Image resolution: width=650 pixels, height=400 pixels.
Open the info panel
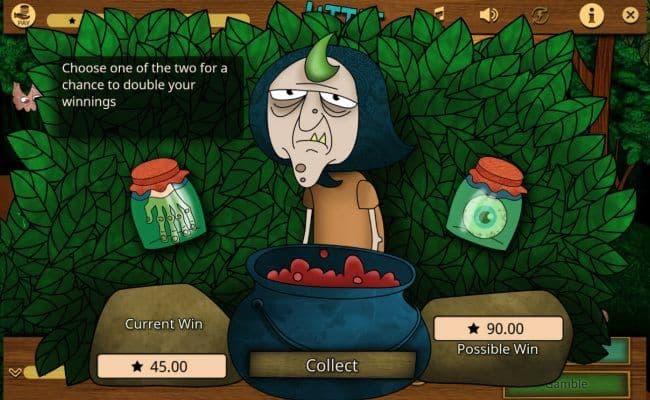591,14
